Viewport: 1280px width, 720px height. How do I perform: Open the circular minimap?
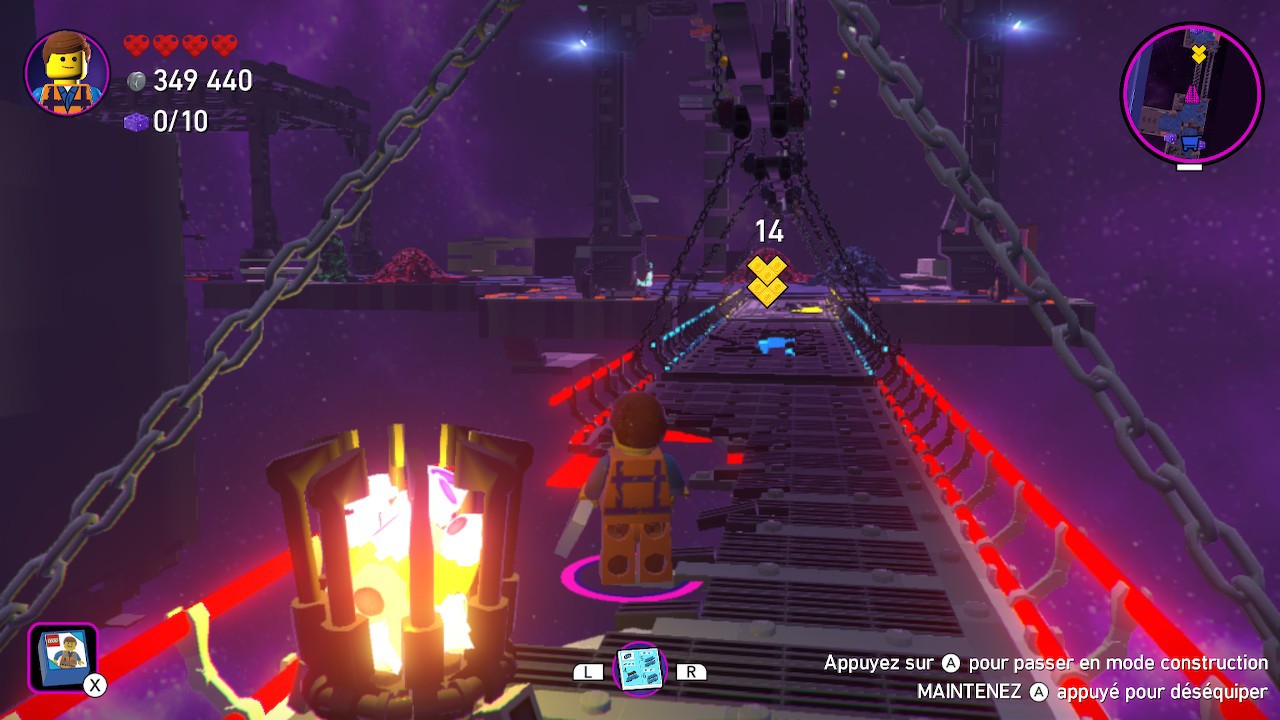click(1192, 93)
